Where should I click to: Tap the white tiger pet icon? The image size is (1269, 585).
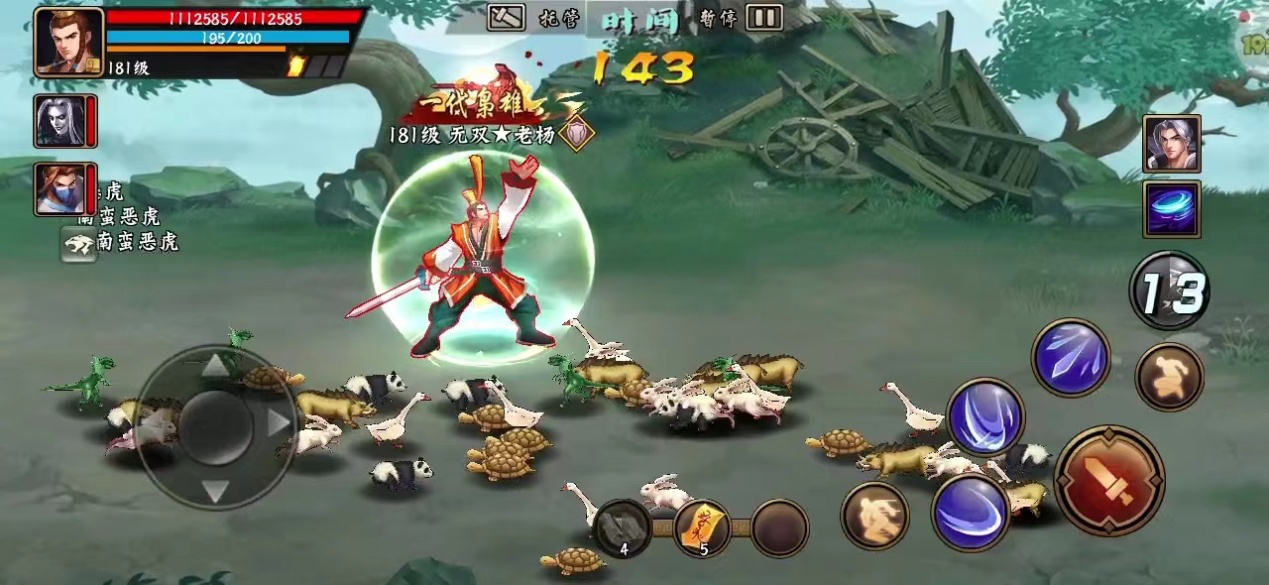click(x=78, y=243)
